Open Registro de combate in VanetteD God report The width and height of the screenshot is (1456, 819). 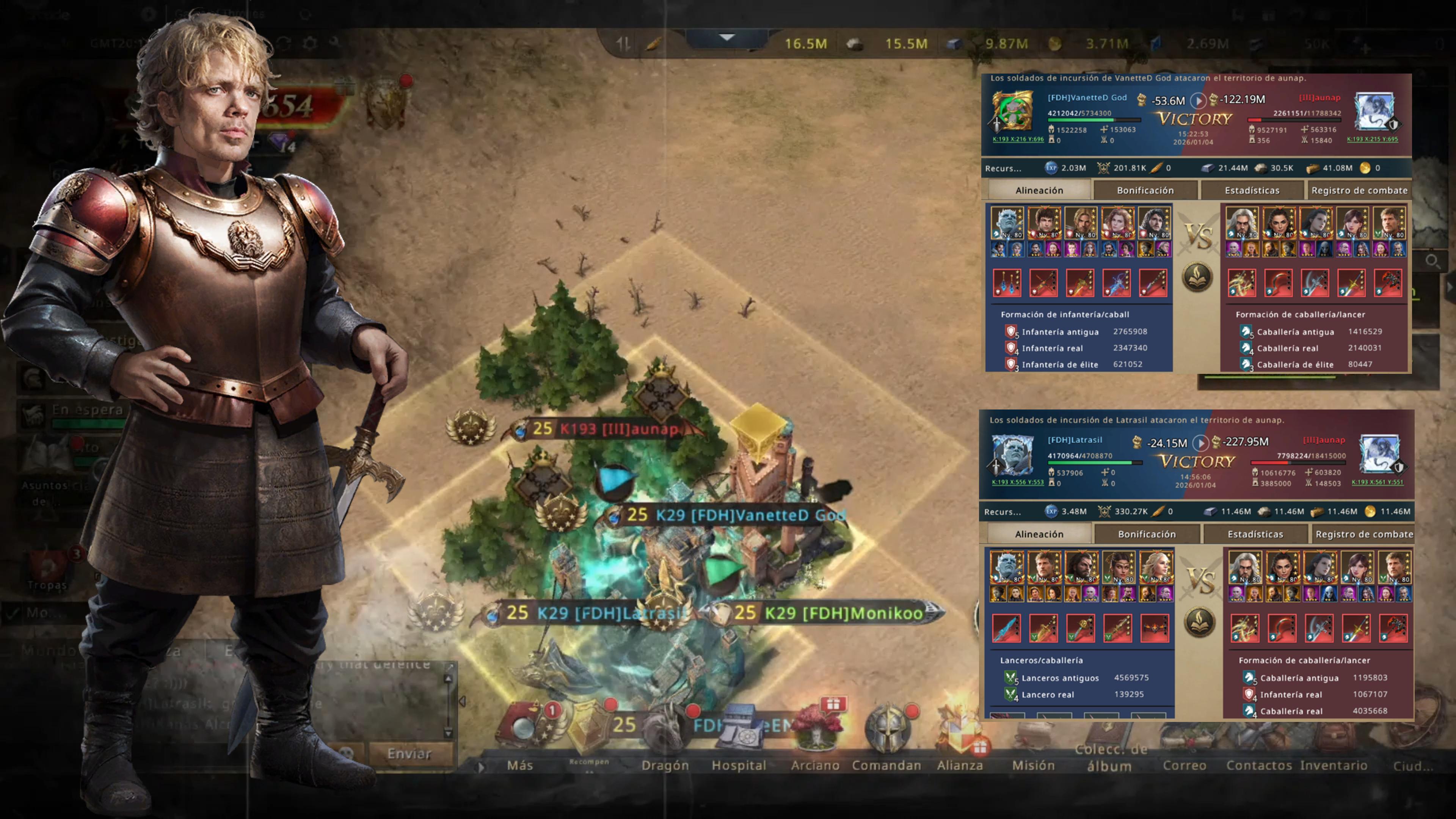point(1359,190)
